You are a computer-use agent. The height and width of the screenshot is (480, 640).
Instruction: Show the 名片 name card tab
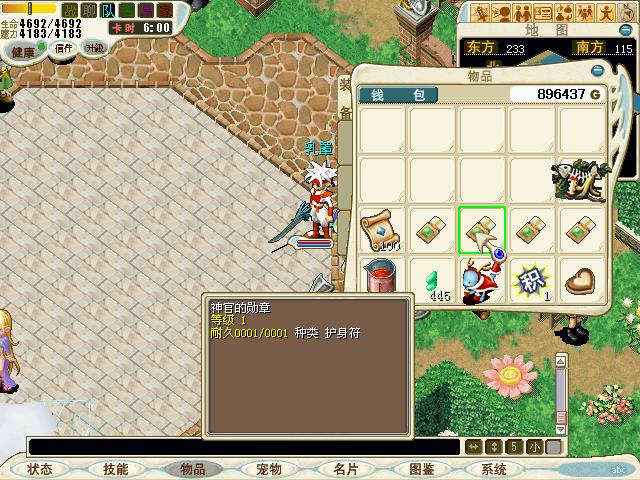tap(346, 469)
